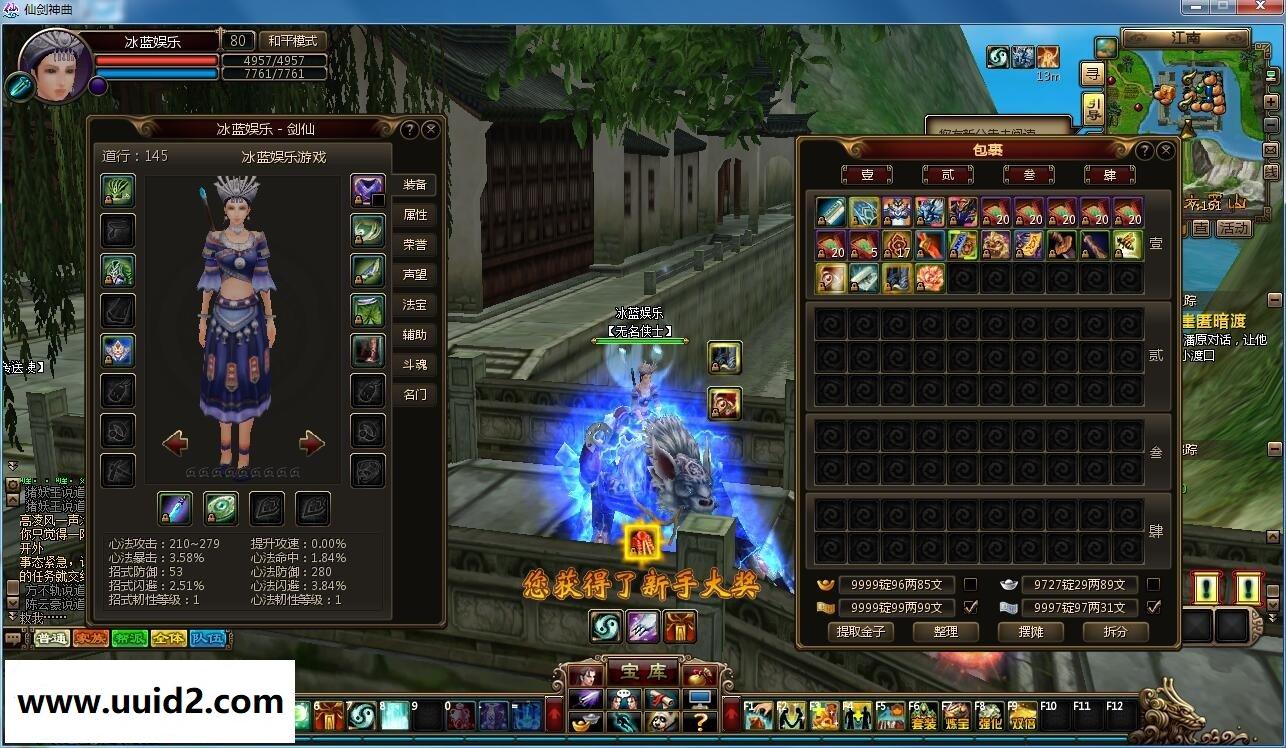Open the 荣誉 honor tab

[x=415, y=245]
